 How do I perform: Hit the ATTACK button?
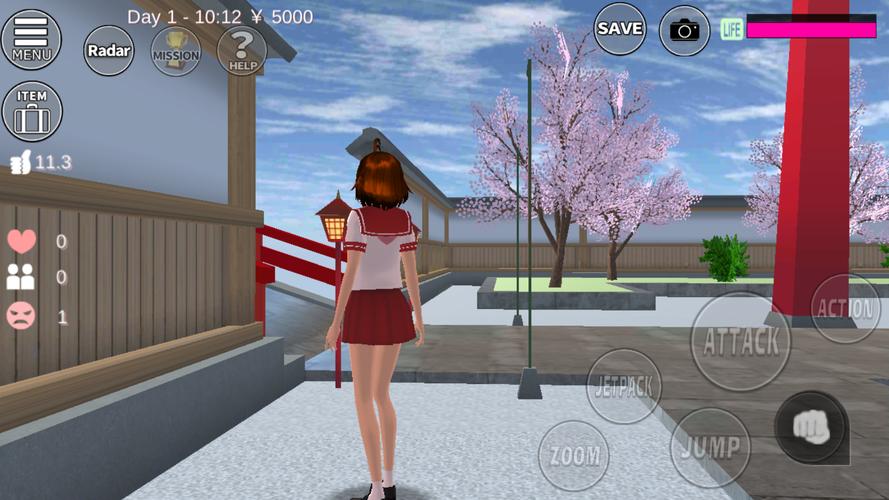(x=740, y=342)
